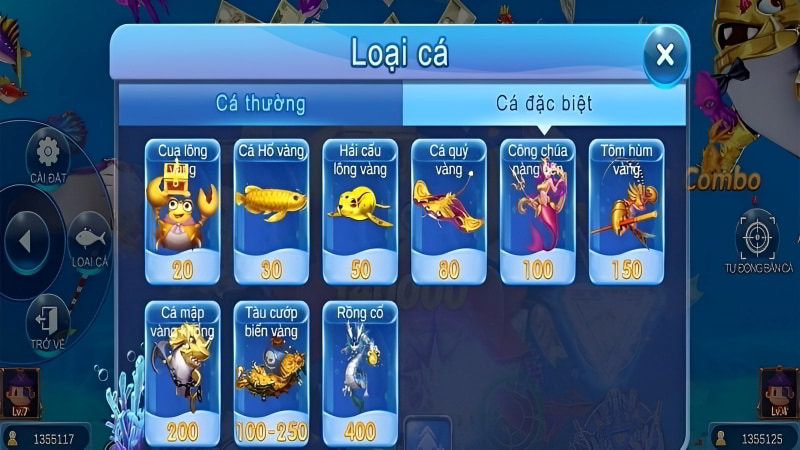Collapse the side menu with left arrow

tap(28, 241)
